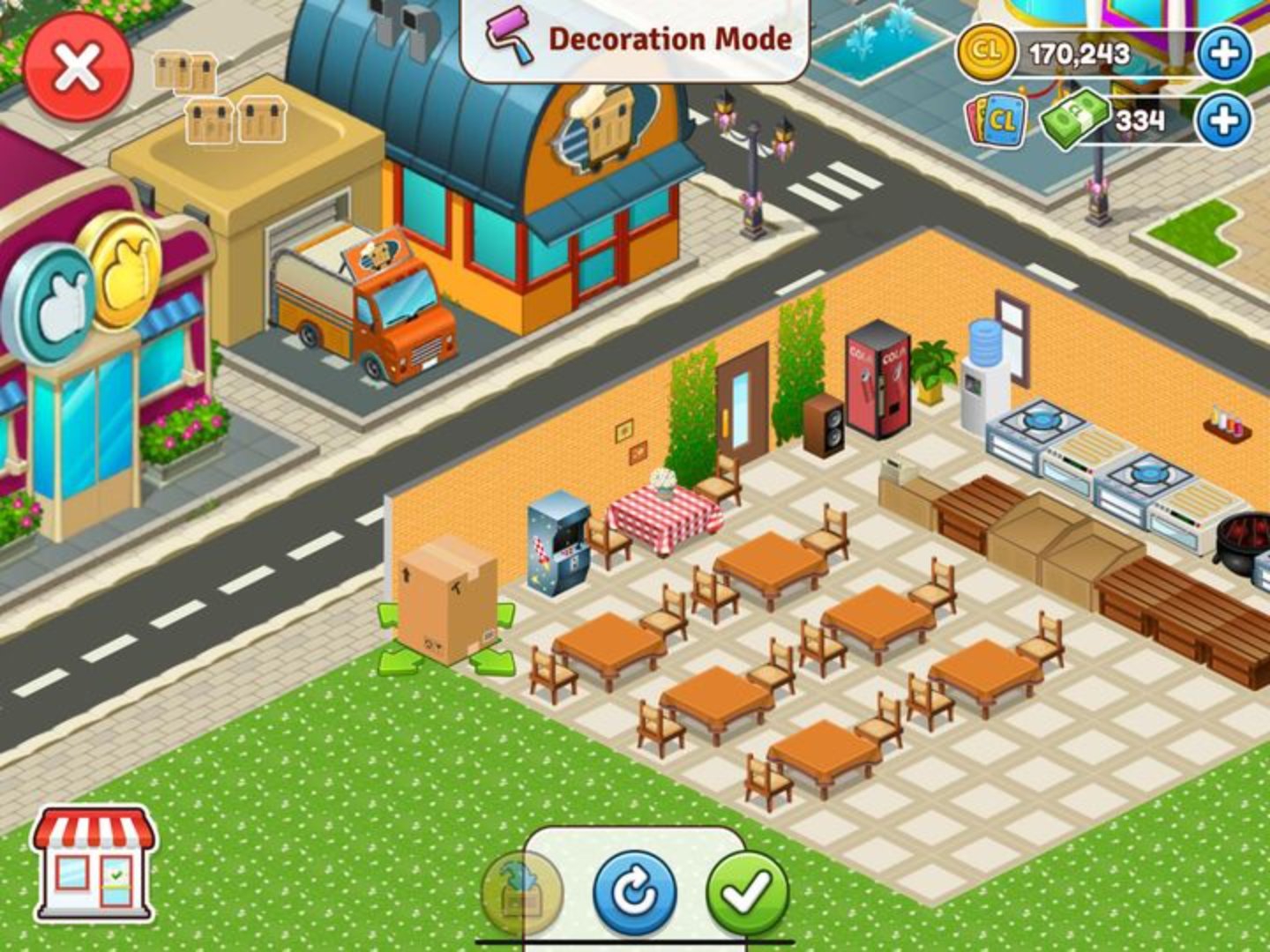Close Decoration Mode with the red X

point(78,67)
